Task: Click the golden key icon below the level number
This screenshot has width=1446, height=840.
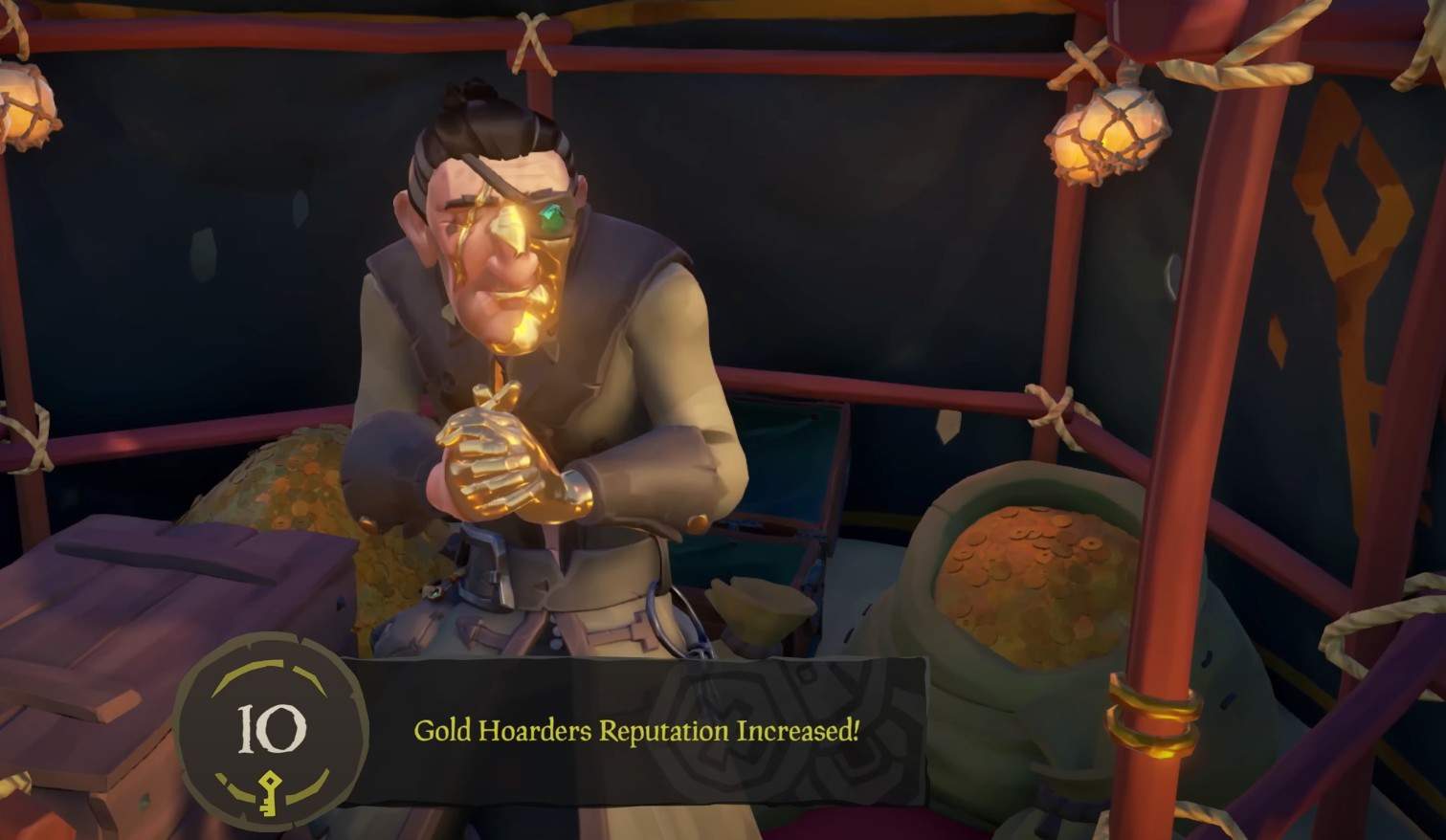Action: (270, 787)
